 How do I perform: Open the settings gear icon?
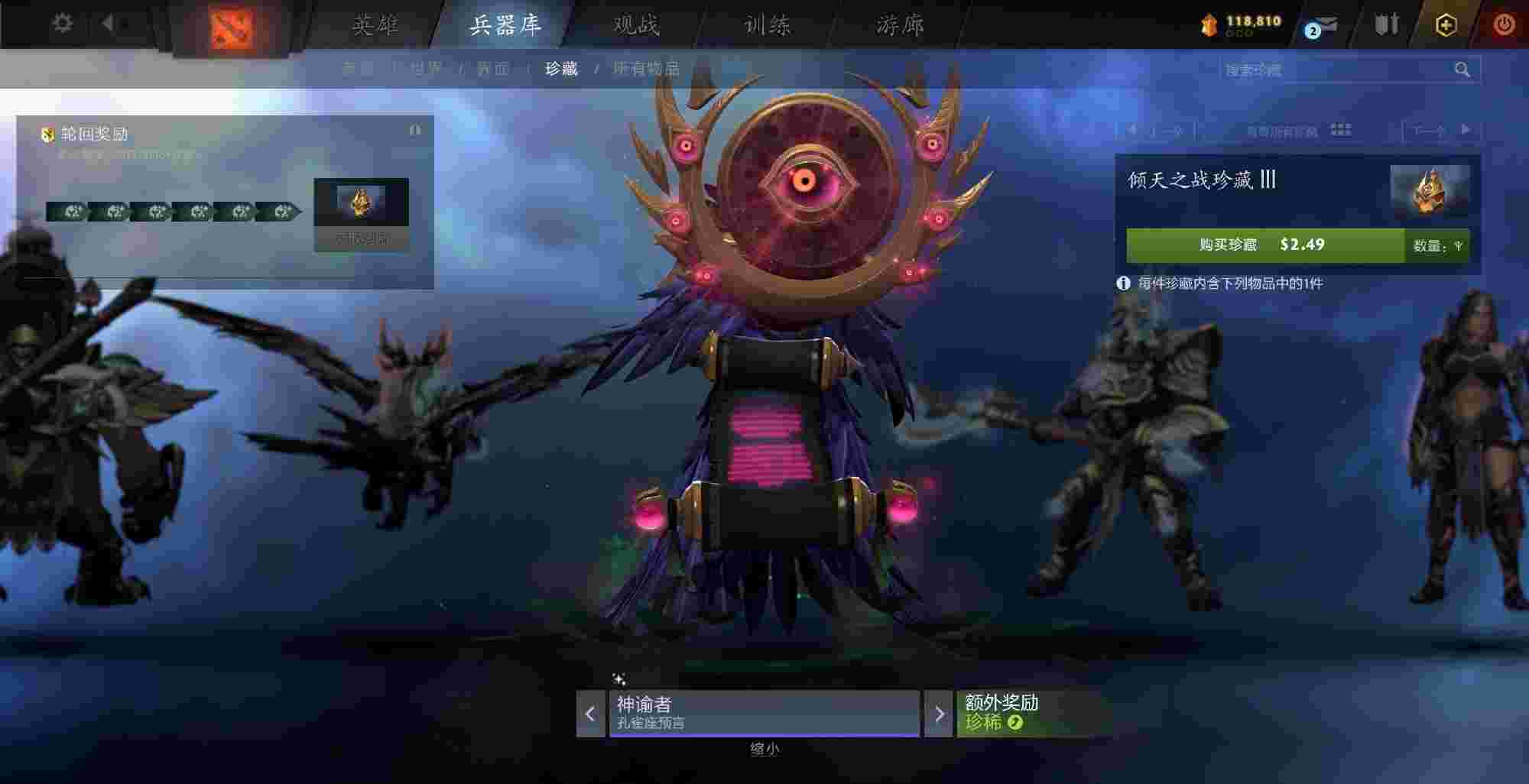62,24
